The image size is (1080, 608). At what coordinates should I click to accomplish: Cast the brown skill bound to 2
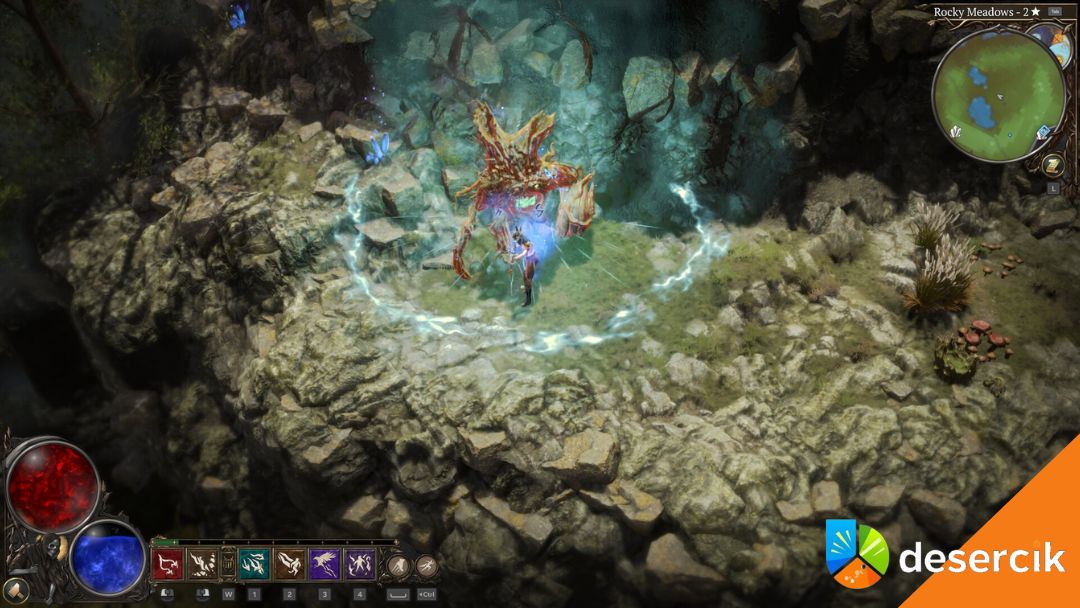pyautogui.click(x=290, y=565)
